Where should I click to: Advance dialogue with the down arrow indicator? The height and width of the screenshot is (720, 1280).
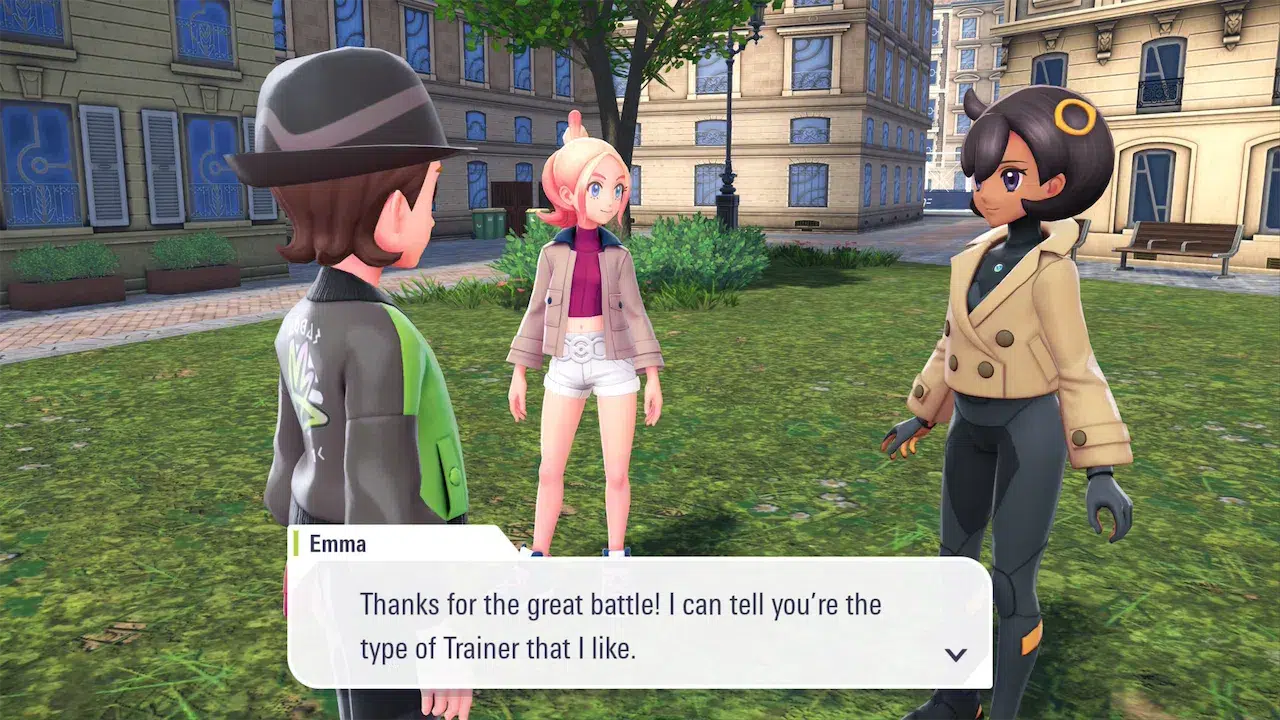tap(956, 654)
